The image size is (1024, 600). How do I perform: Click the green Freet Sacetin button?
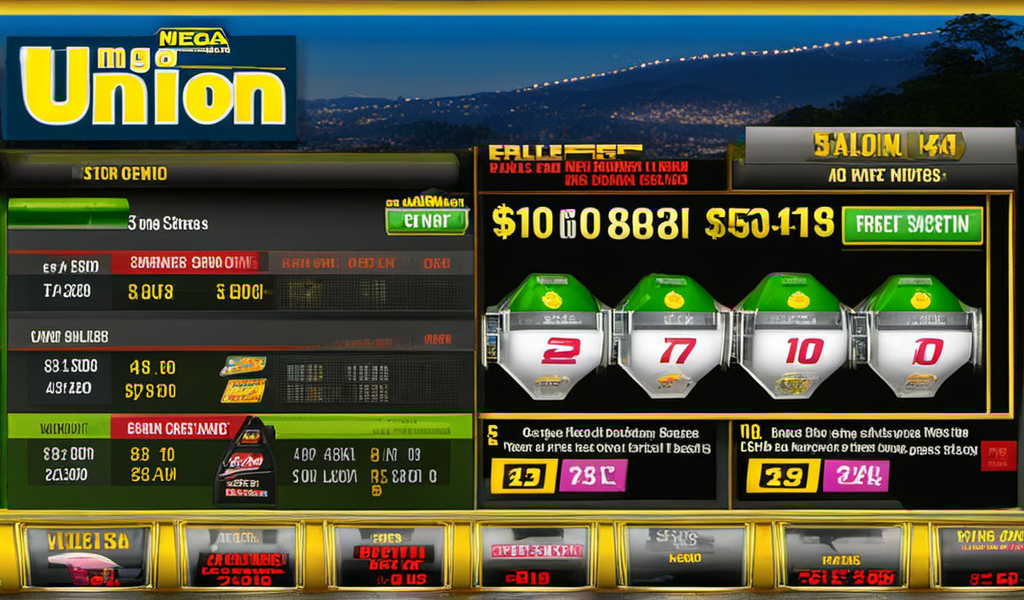[912, 225]
